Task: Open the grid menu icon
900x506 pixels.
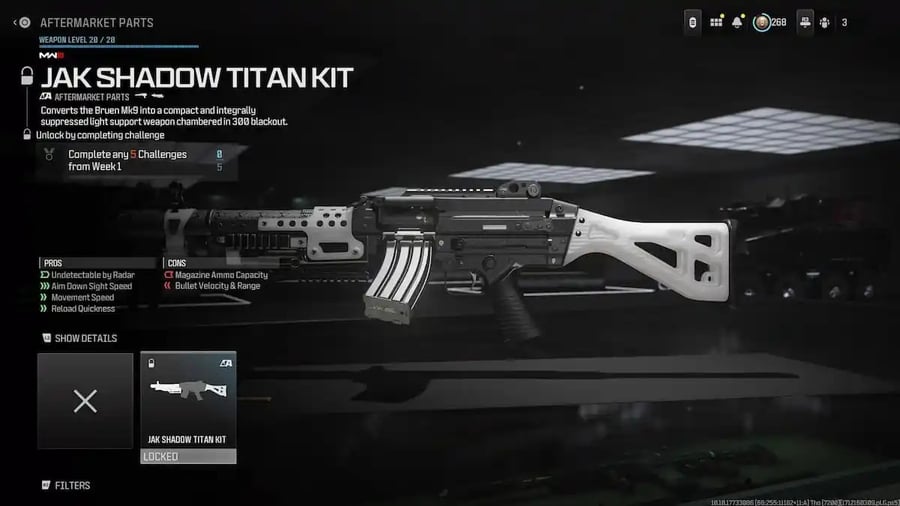Action: pos(716,21)
